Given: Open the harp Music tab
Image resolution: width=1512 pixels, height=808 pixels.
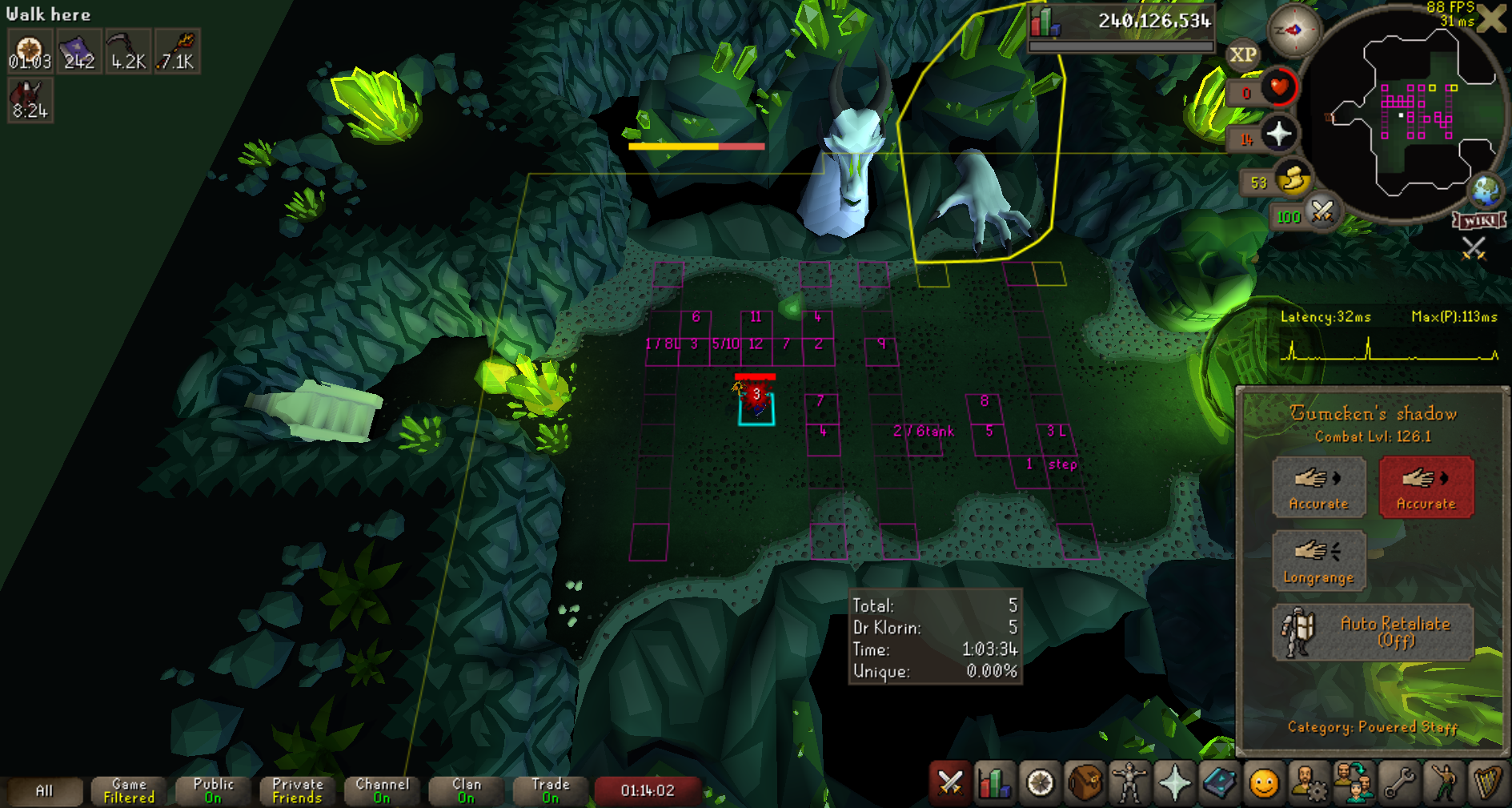Looking at the screenshot, I should (x=1488, y=782).
